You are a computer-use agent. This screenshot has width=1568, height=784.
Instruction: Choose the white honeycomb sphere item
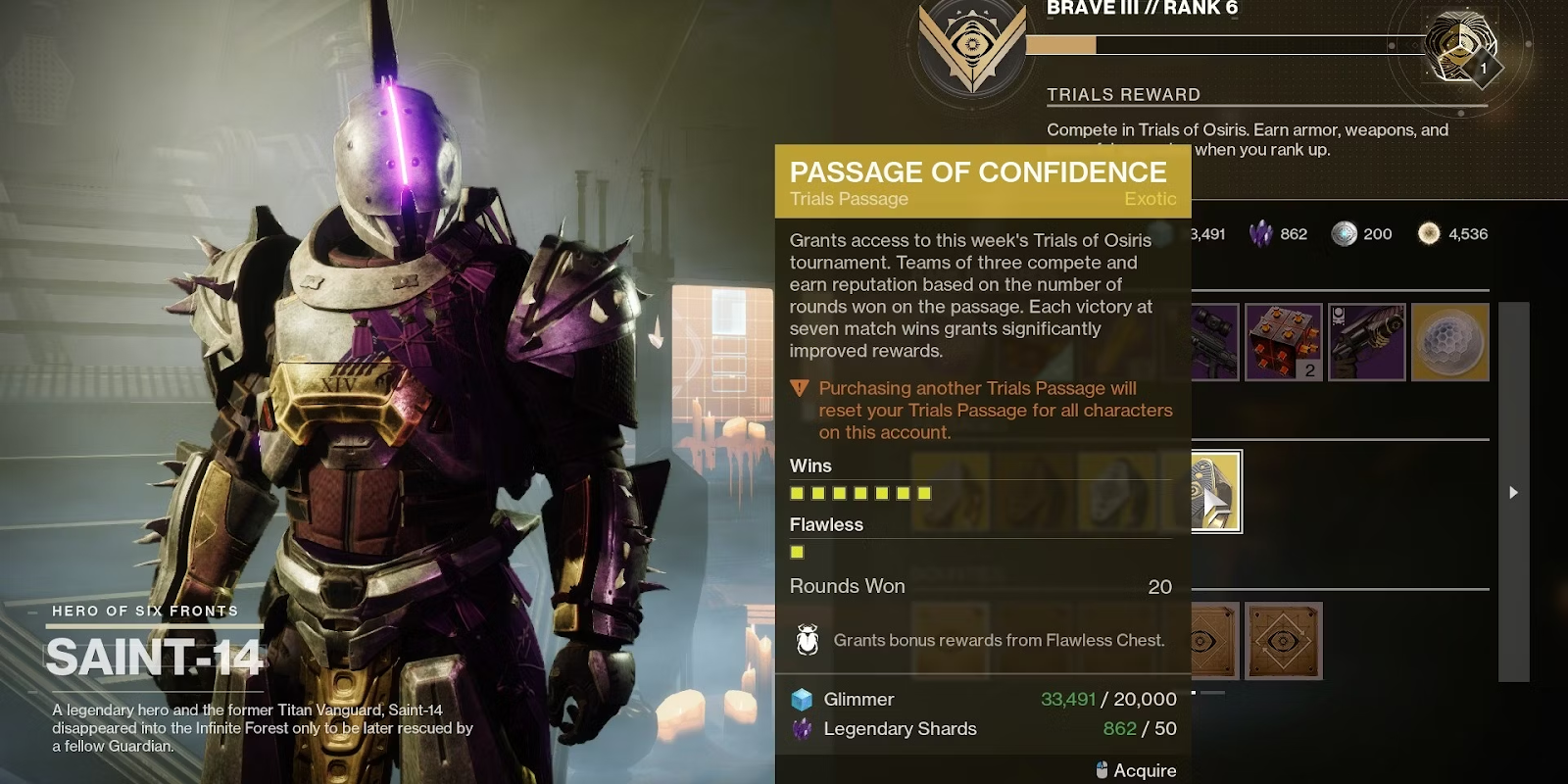(1449, 342)
